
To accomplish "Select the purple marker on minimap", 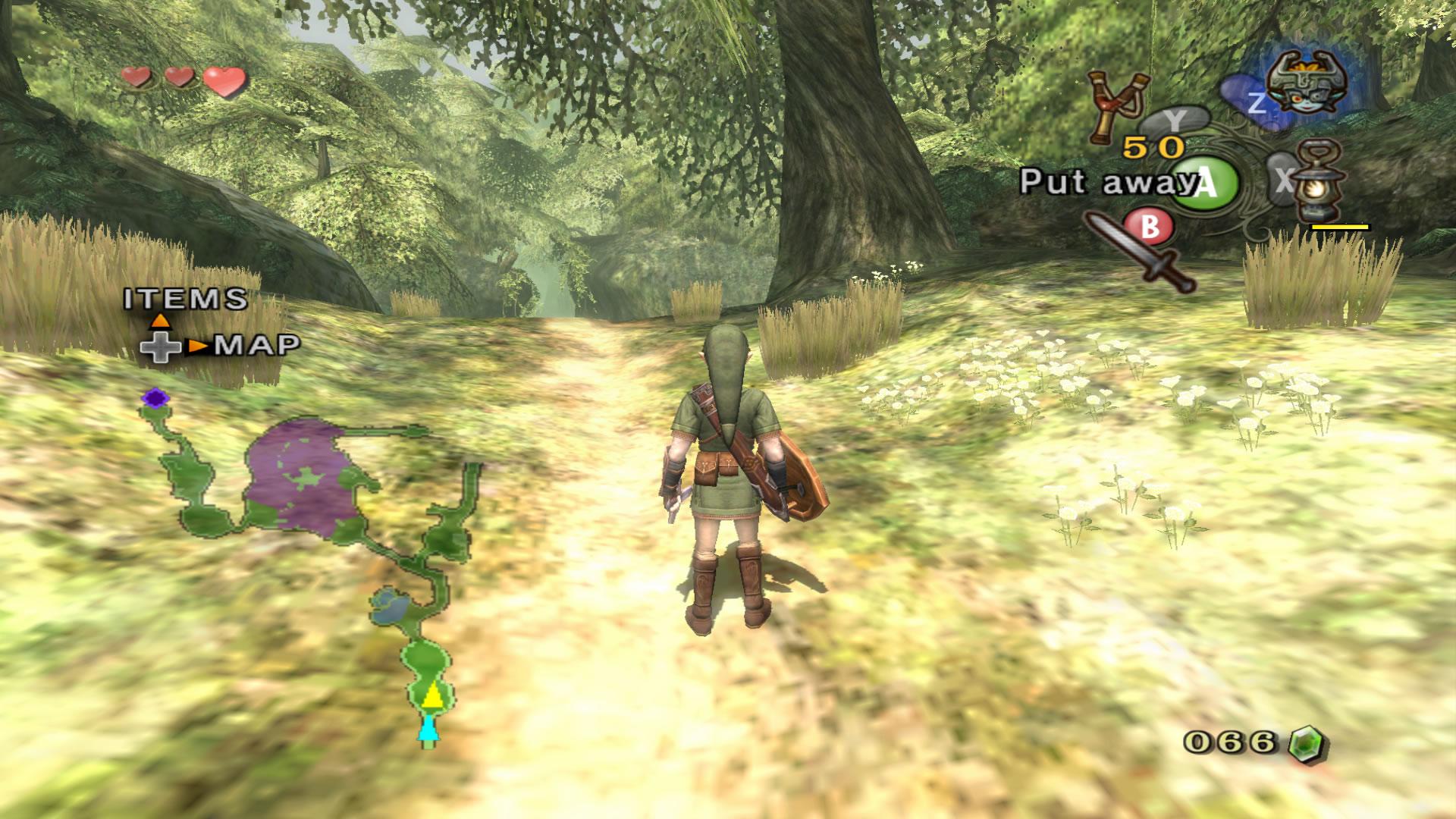I will [x=155, y=397].
